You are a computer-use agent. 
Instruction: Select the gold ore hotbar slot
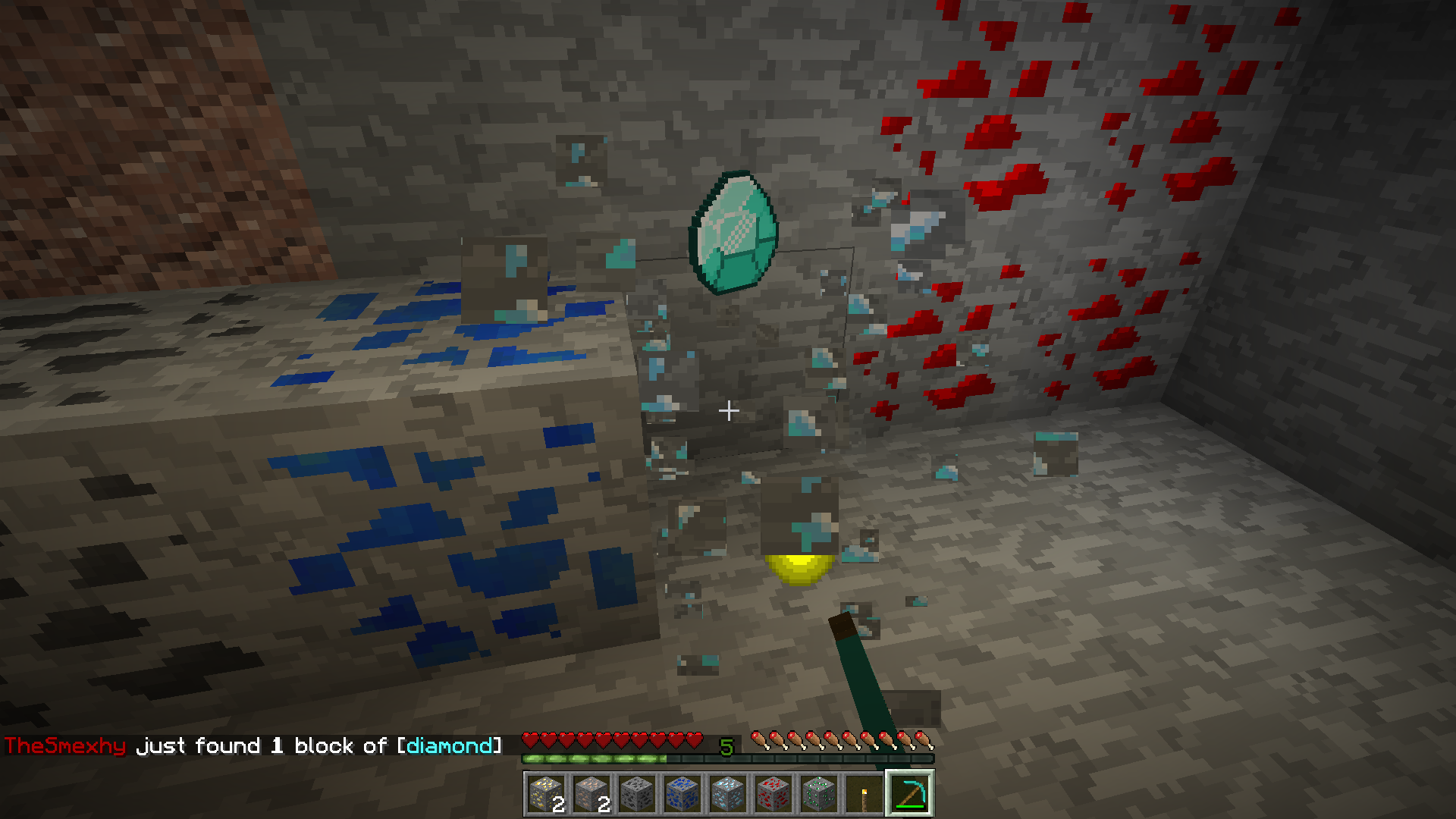[546, 794]
